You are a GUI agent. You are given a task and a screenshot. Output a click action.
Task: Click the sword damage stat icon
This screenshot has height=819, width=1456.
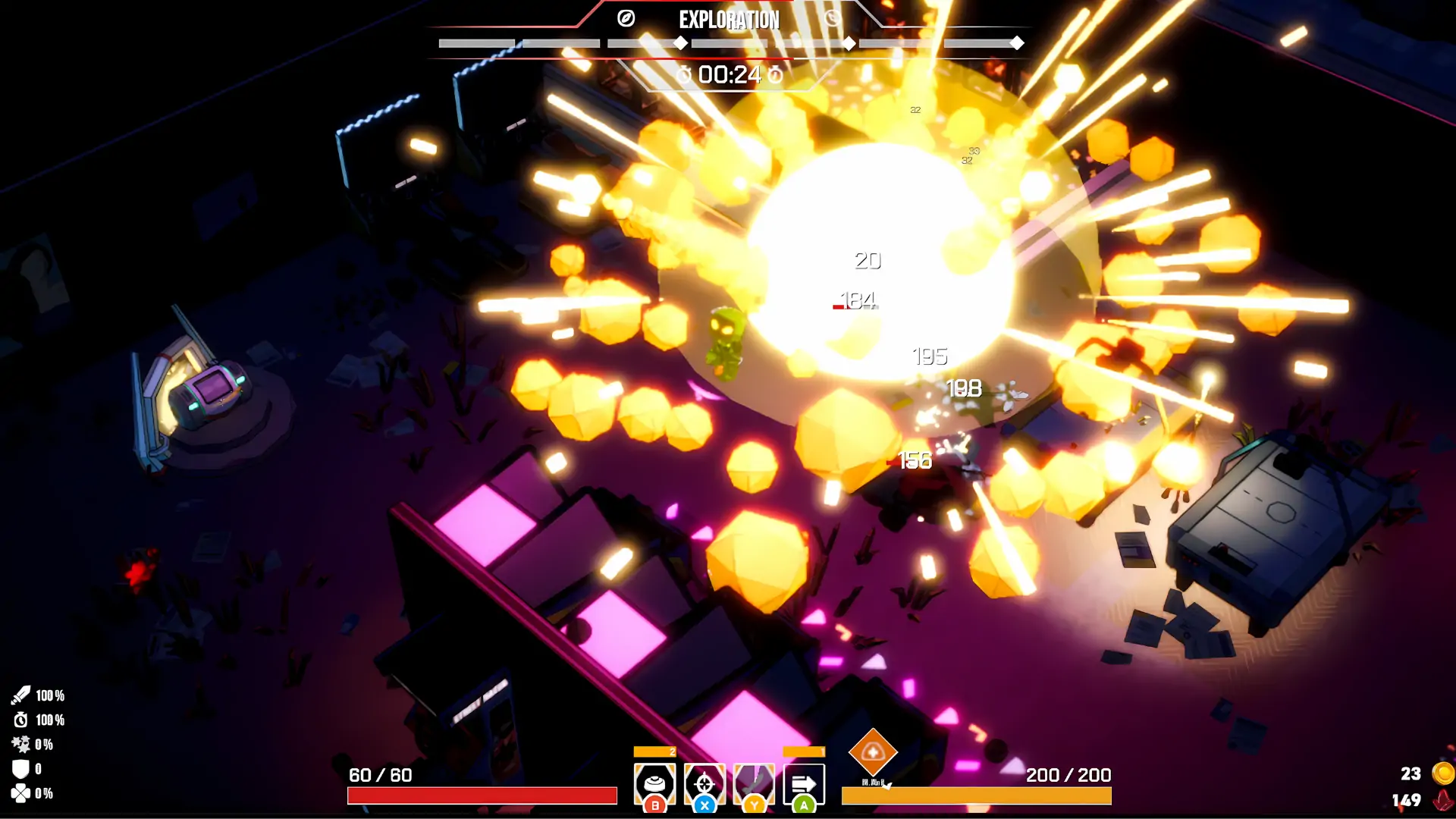point(20,695)
